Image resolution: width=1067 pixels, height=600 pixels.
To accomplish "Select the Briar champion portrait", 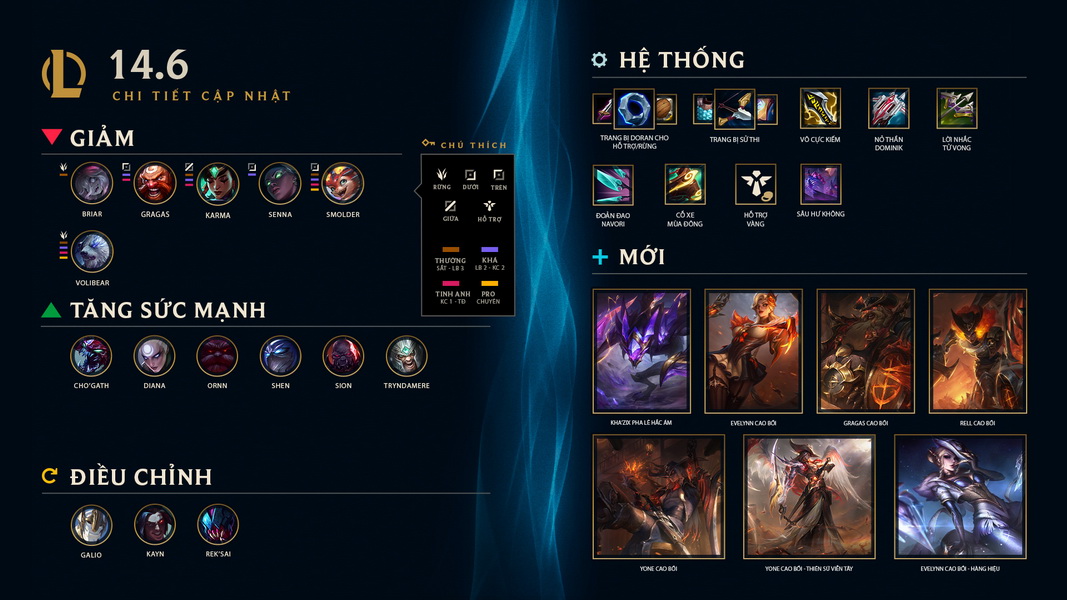I will (x=92, y=183).
